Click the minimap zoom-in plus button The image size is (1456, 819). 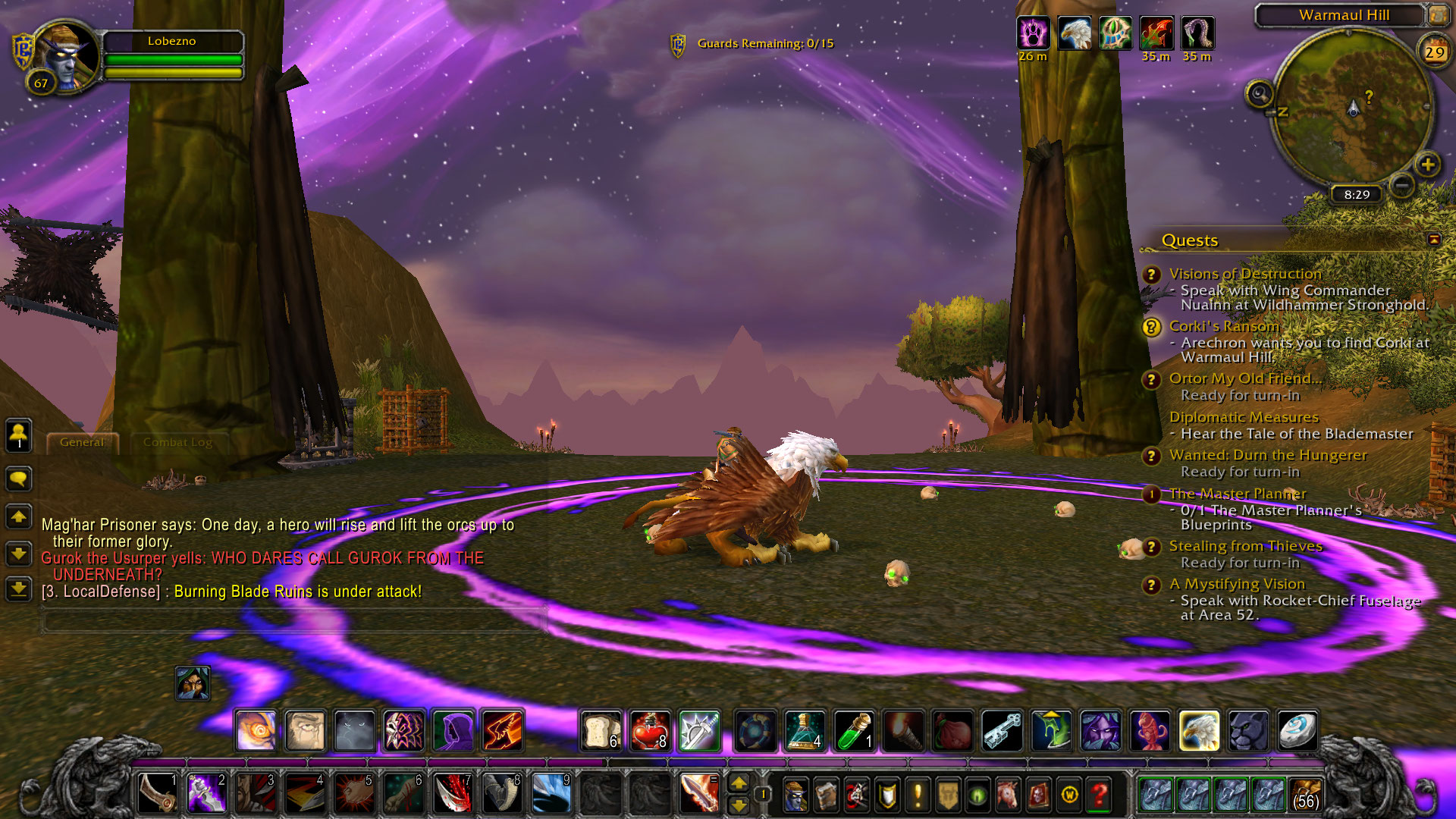click(1427, 164)
